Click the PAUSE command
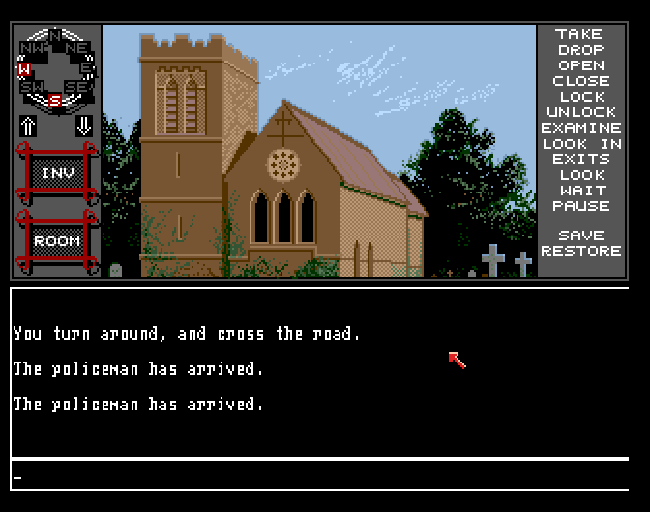650x512 pixels. [x=581, y=206]
